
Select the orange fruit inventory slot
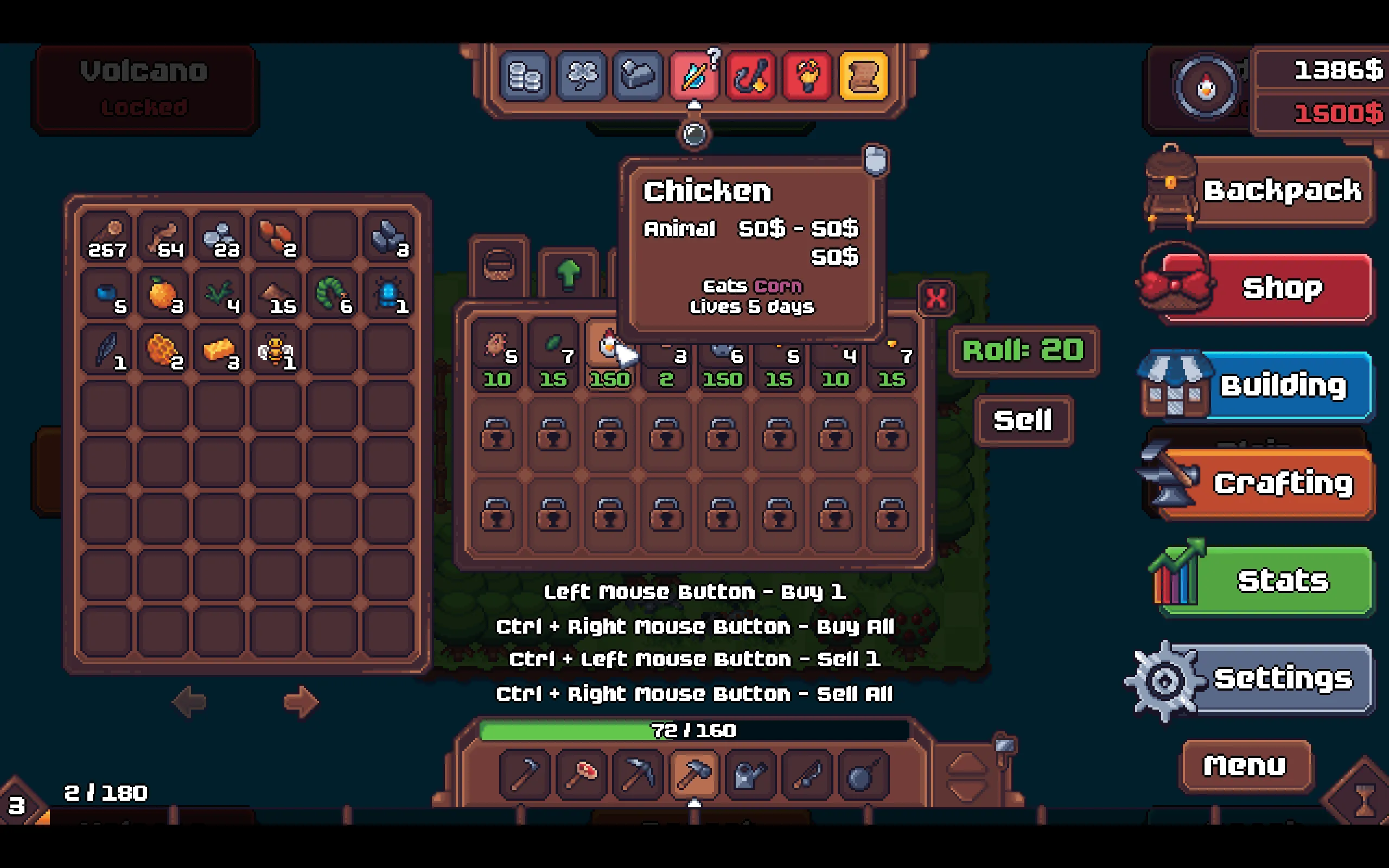163,295
